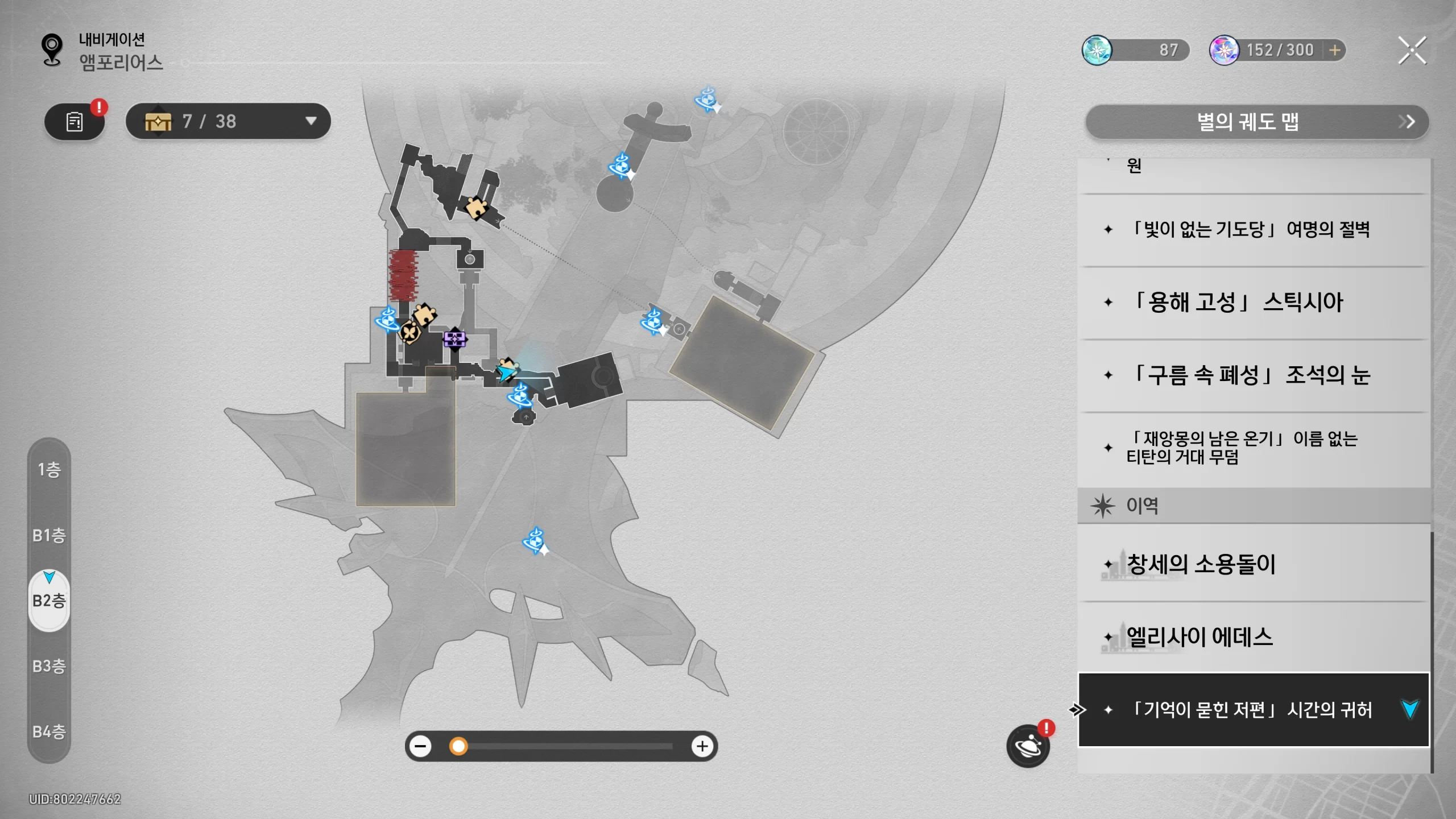Open the treasure chest 7 / 38 dropdown
The height and width of the screenshot is (819, 1456).
click(x=228, y=121)
